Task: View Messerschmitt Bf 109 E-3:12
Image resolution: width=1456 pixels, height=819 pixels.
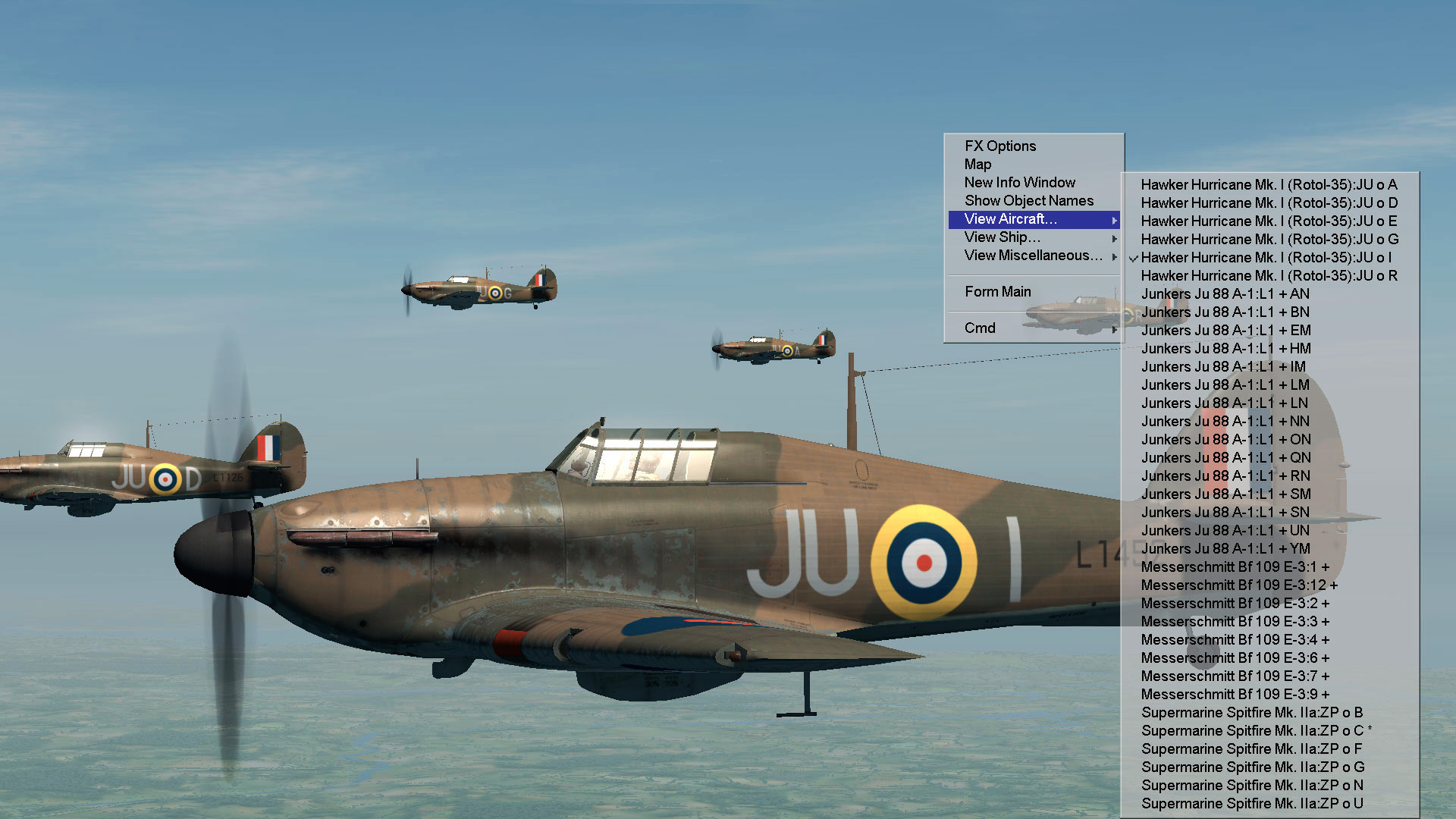Action: (1238, 585)
